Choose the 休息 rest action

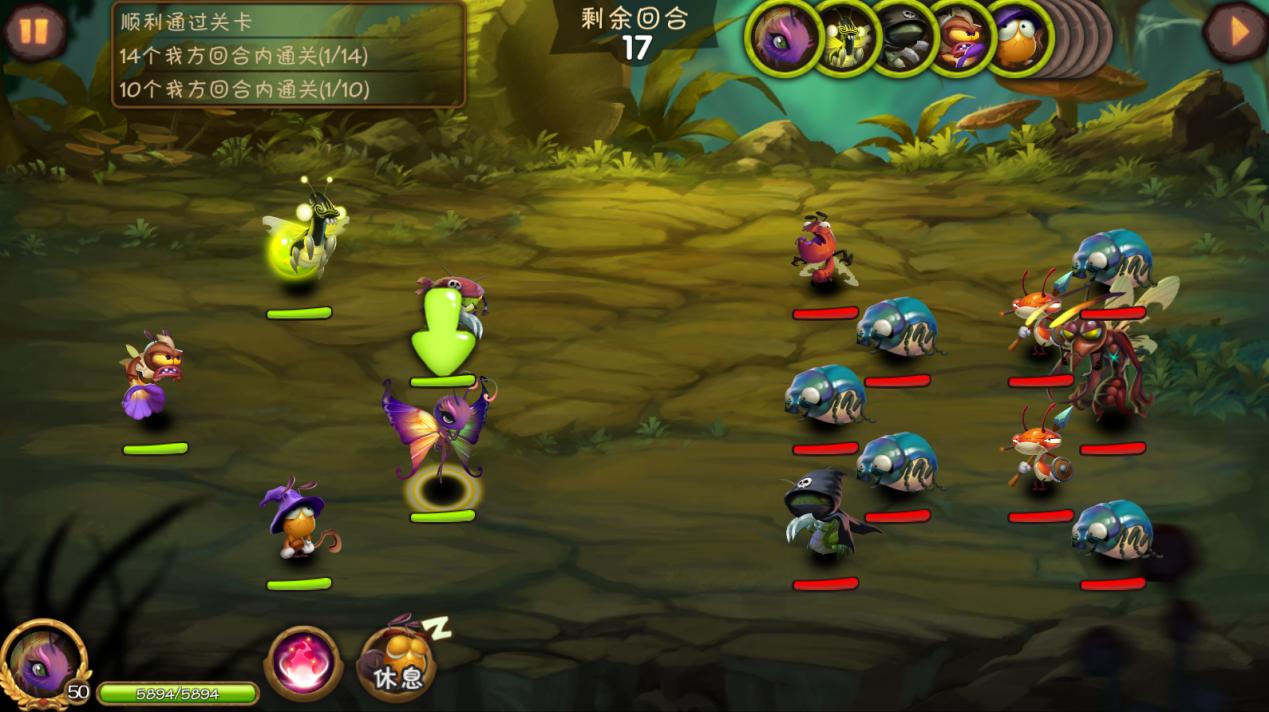(397, 664)
